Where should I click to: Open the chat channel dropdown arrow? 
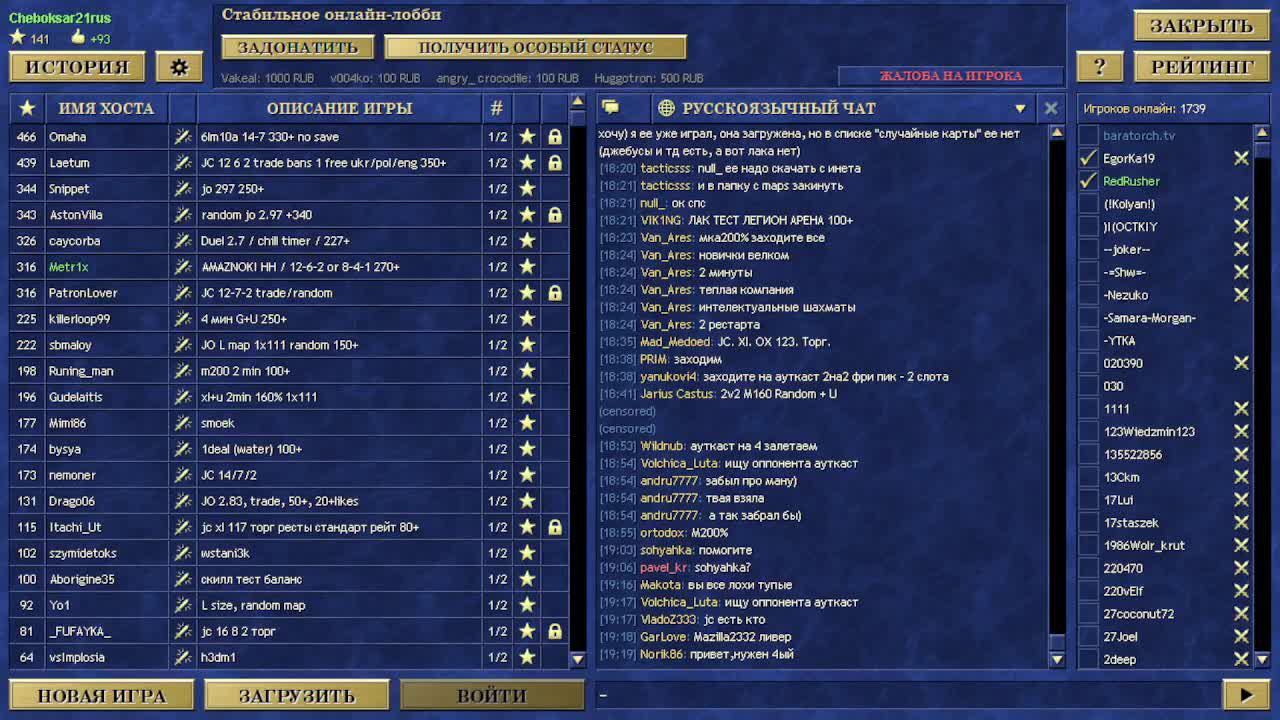[x=1021, y=108]
